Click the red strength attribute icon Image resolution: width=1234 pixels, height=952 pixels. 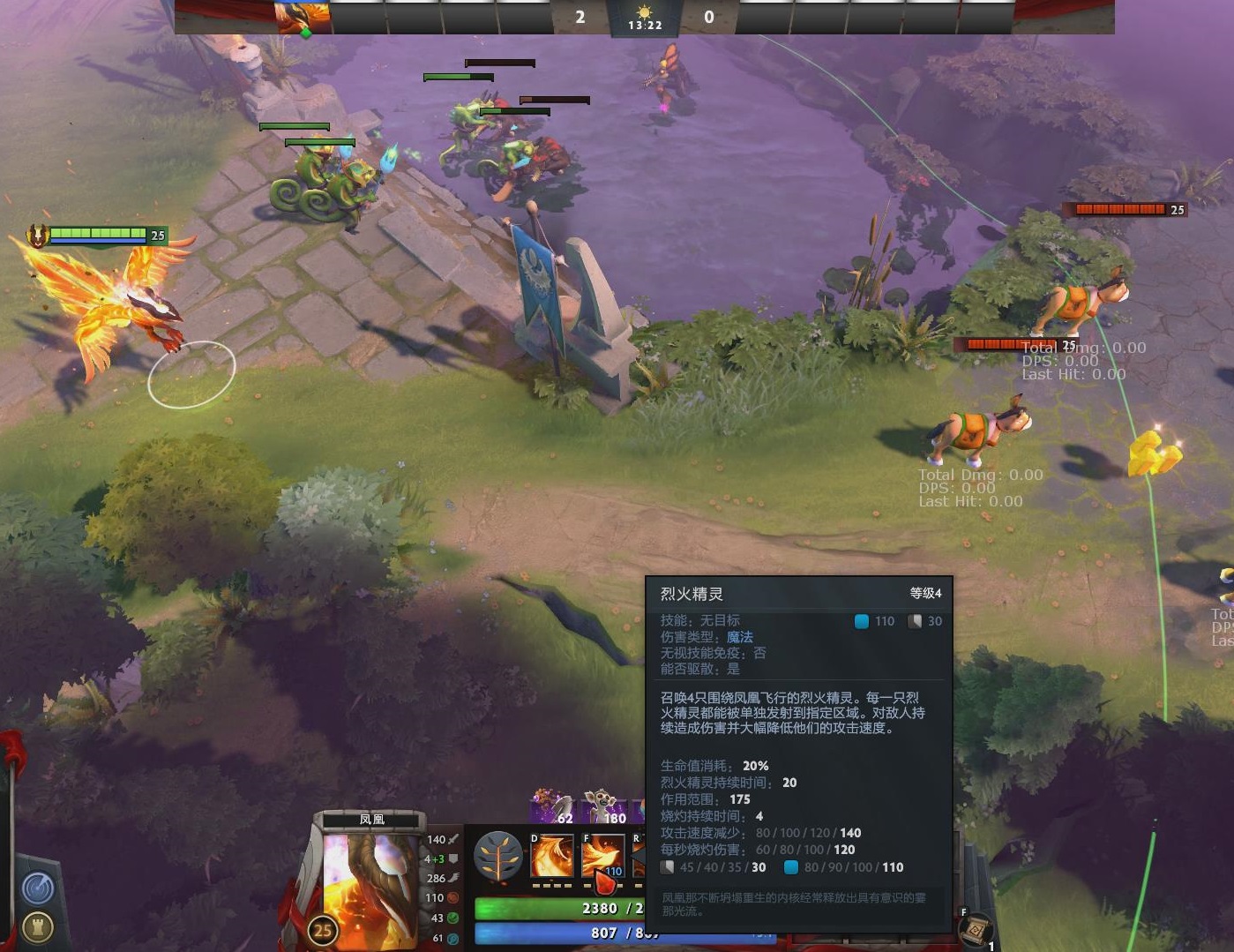click(x=452, y=897)
